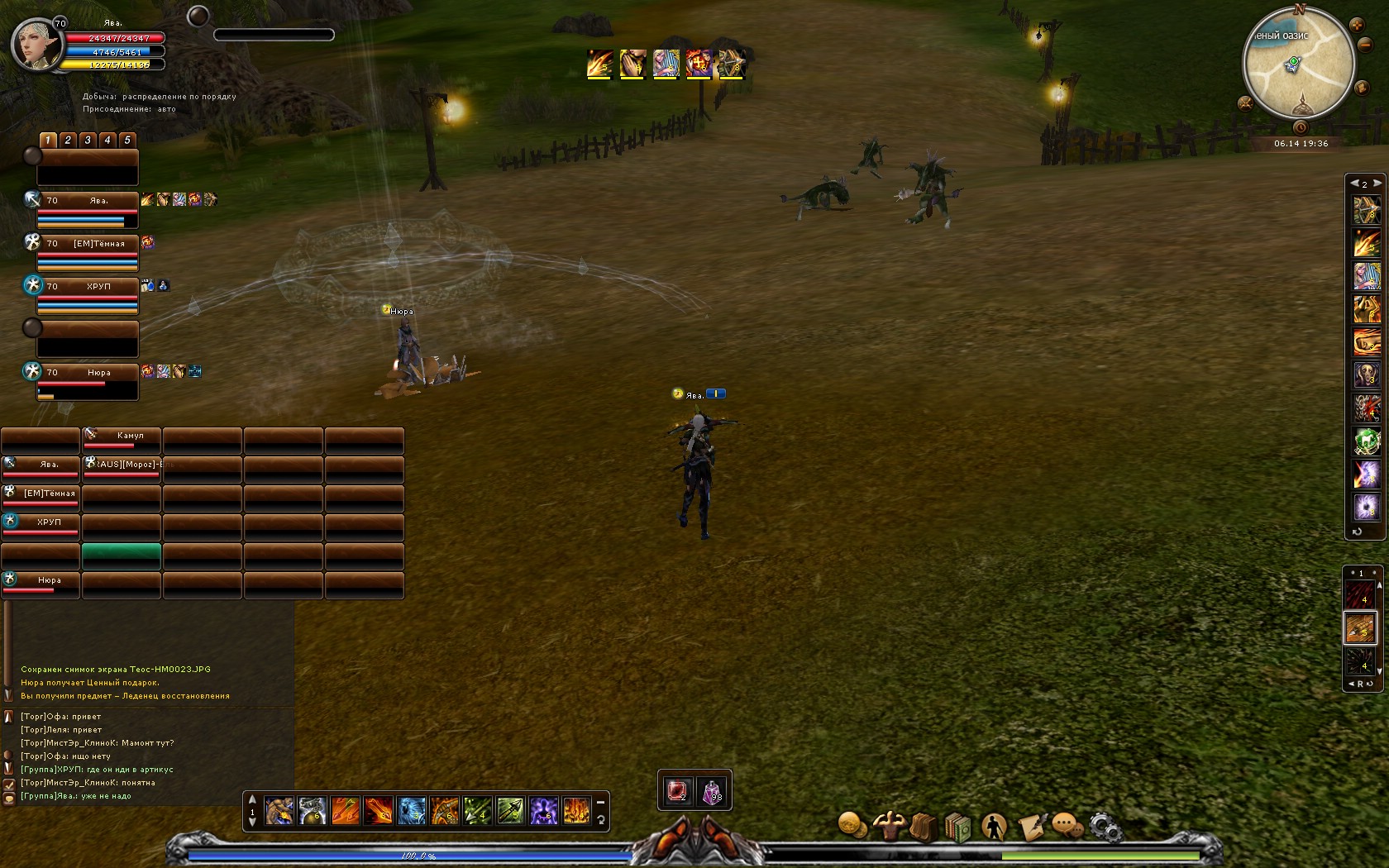1389x868 pixels.
Task: Open the quest scroll with quill
Action: 1031,826
